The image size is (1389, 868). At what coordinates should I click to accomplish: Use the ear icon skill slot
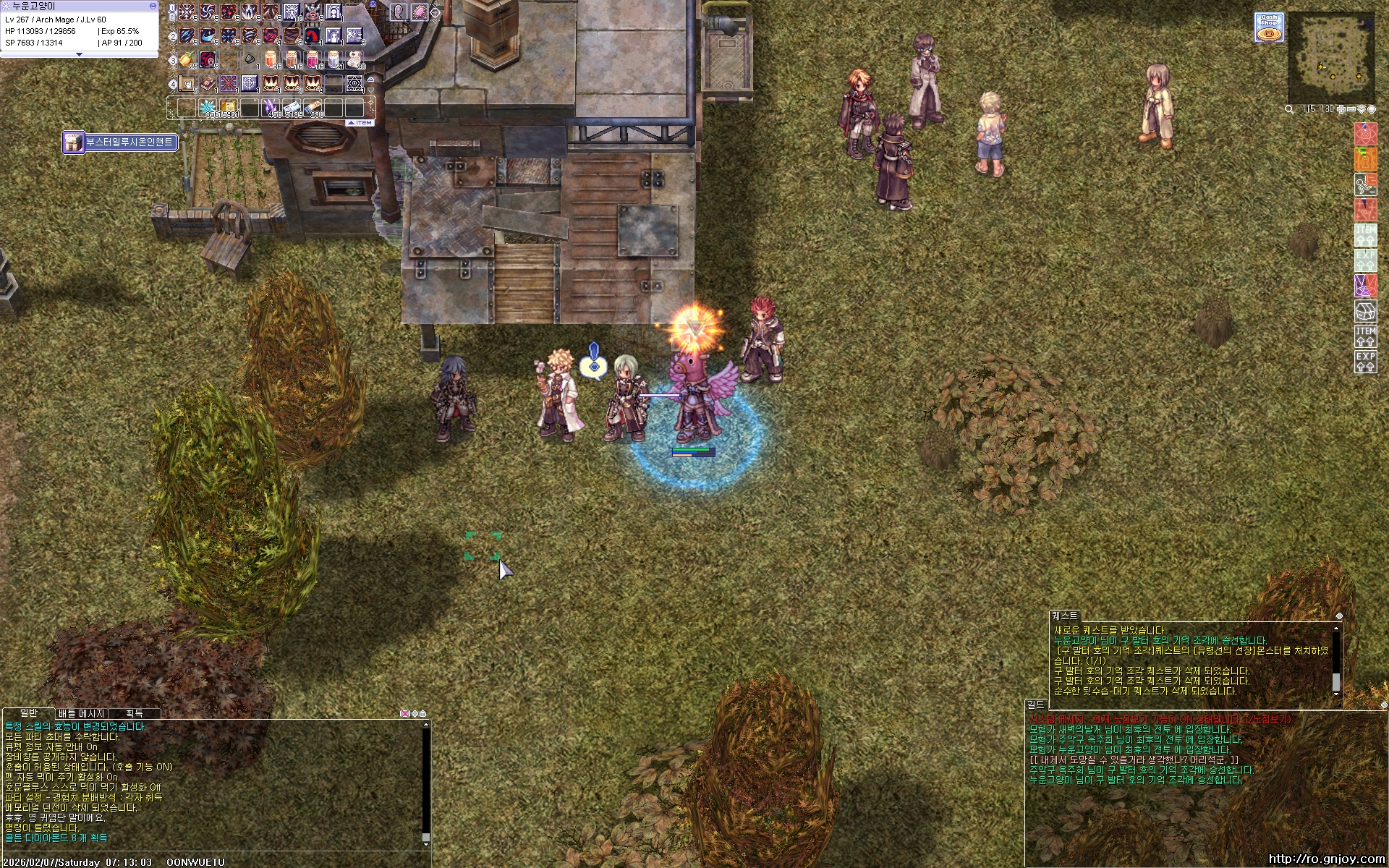pyautogui.click(x=399, y=12)
